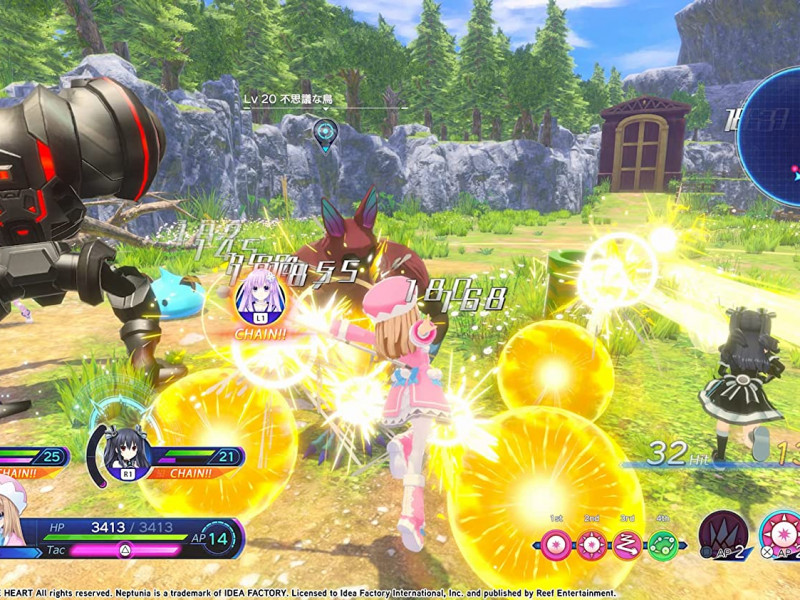
Task: Choose the 4th combo green skill icon
Action: tap(661, 545)
